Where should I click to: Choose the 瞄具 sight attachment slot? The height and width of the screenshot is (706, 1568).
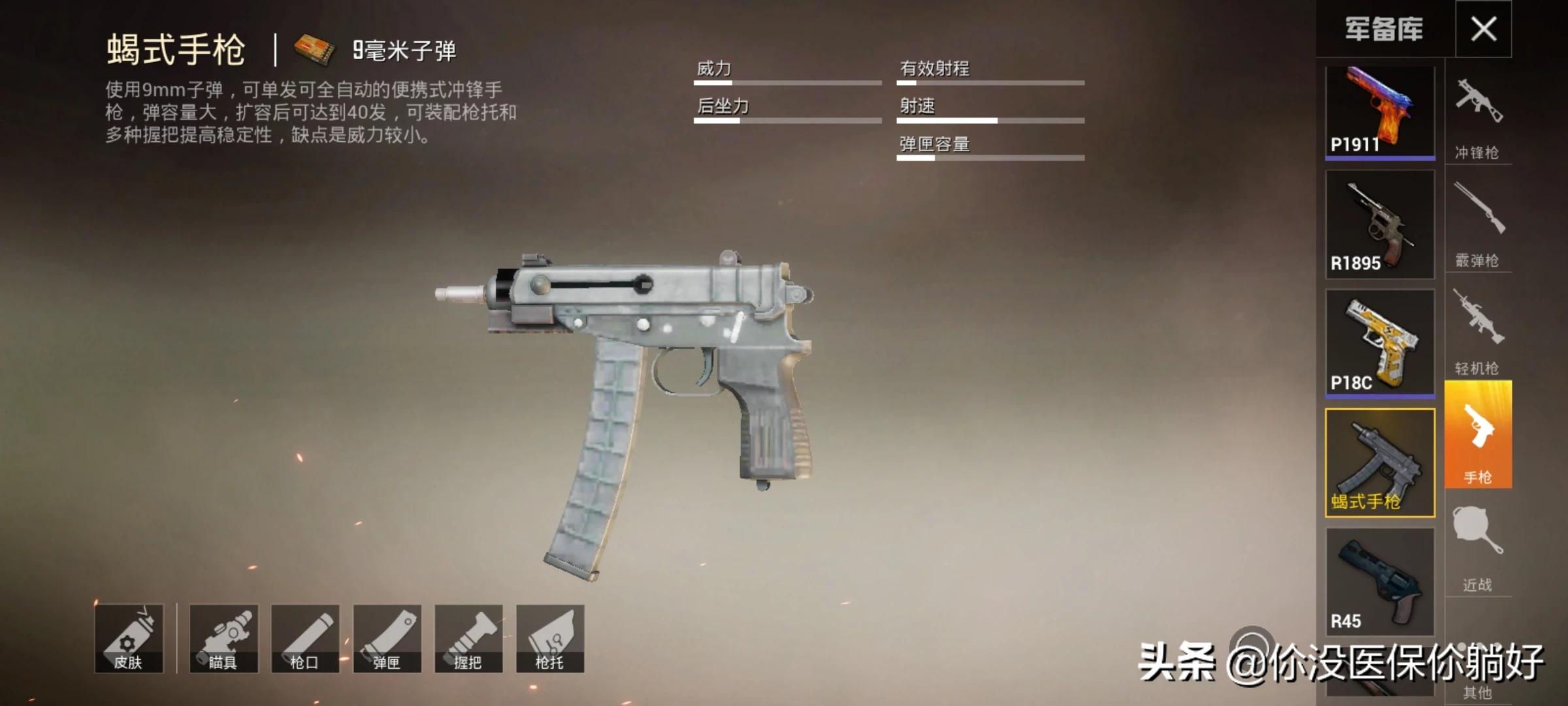223,639
